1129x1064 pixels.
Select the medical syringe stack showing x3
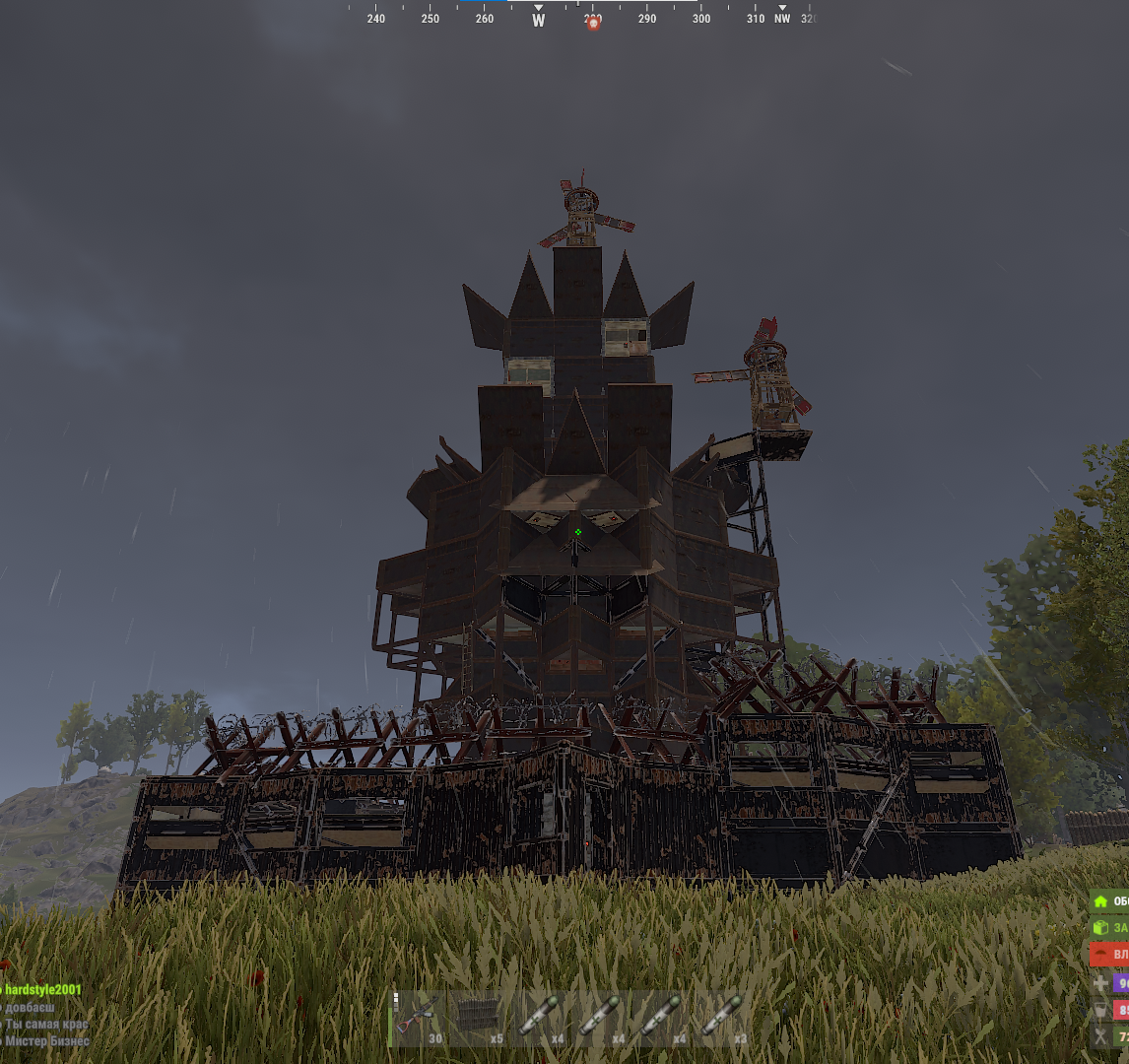click(724, 1019)
